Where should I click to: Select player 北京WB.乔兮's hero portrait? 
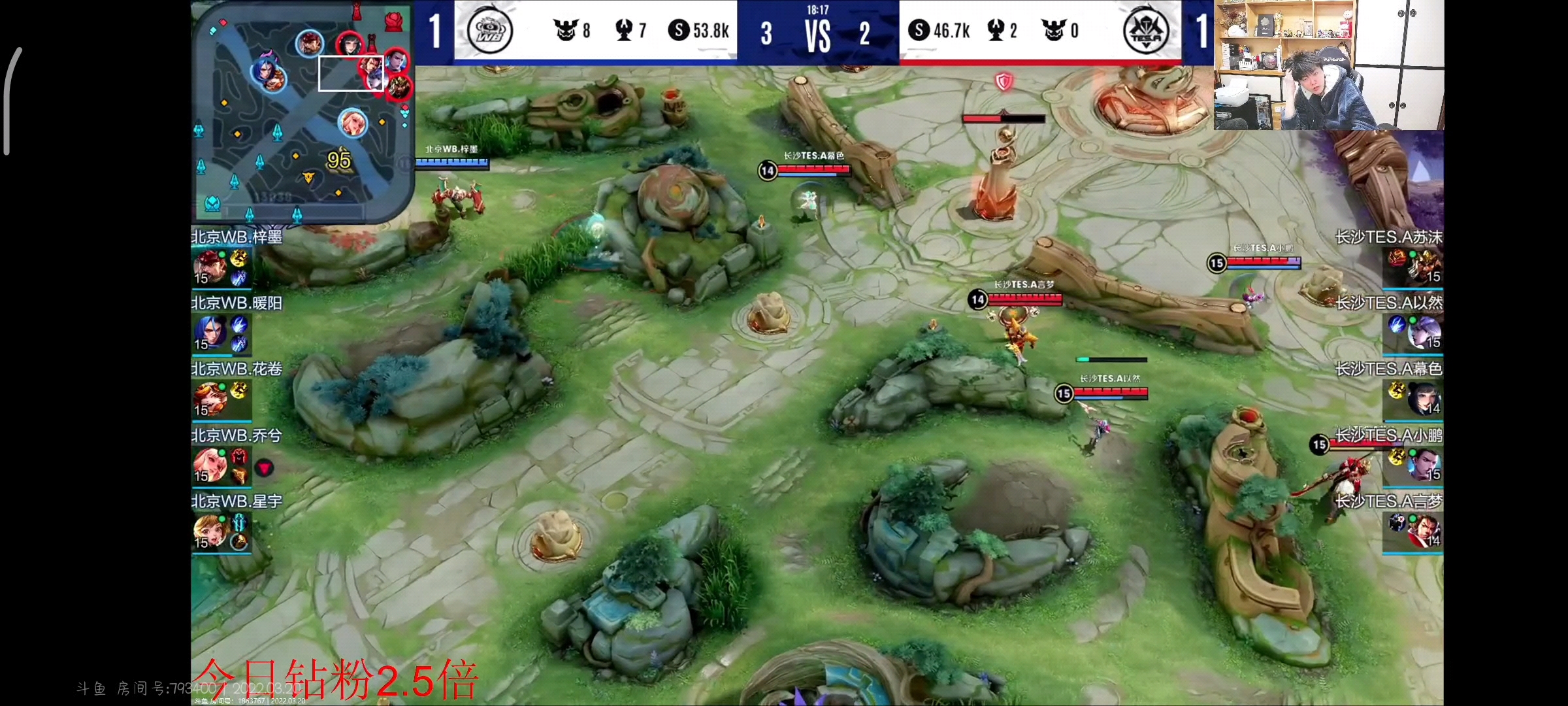(210, 464)
